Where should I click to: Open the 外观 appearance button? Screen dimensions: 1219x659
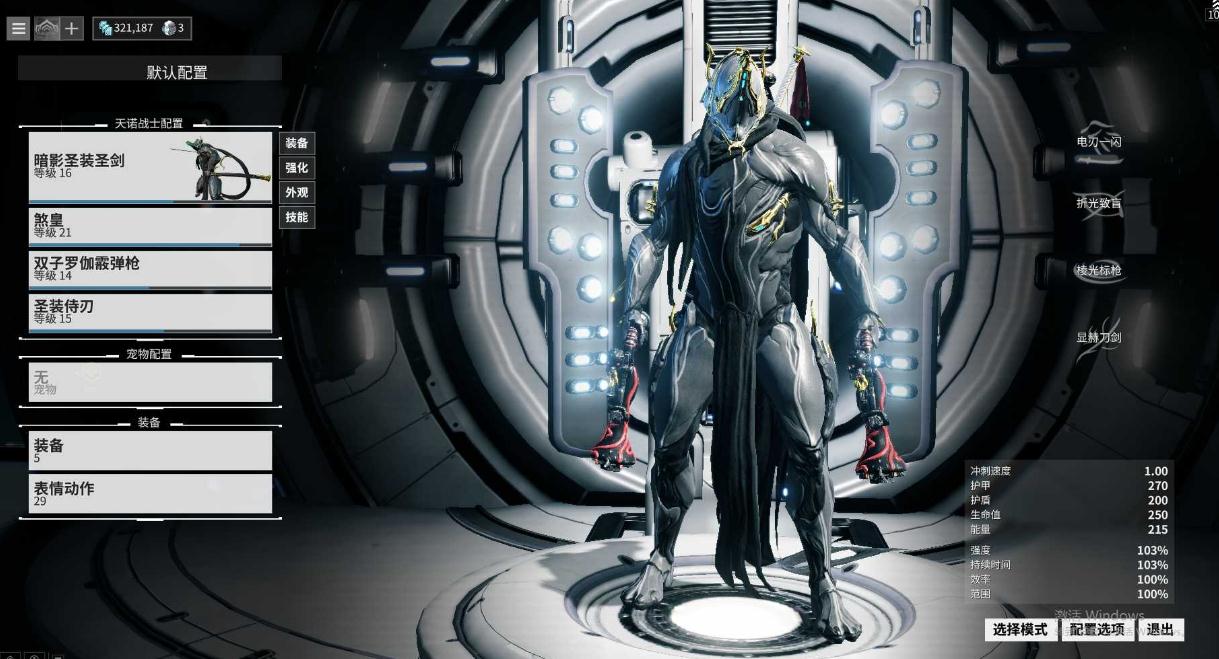click(297, 193)
